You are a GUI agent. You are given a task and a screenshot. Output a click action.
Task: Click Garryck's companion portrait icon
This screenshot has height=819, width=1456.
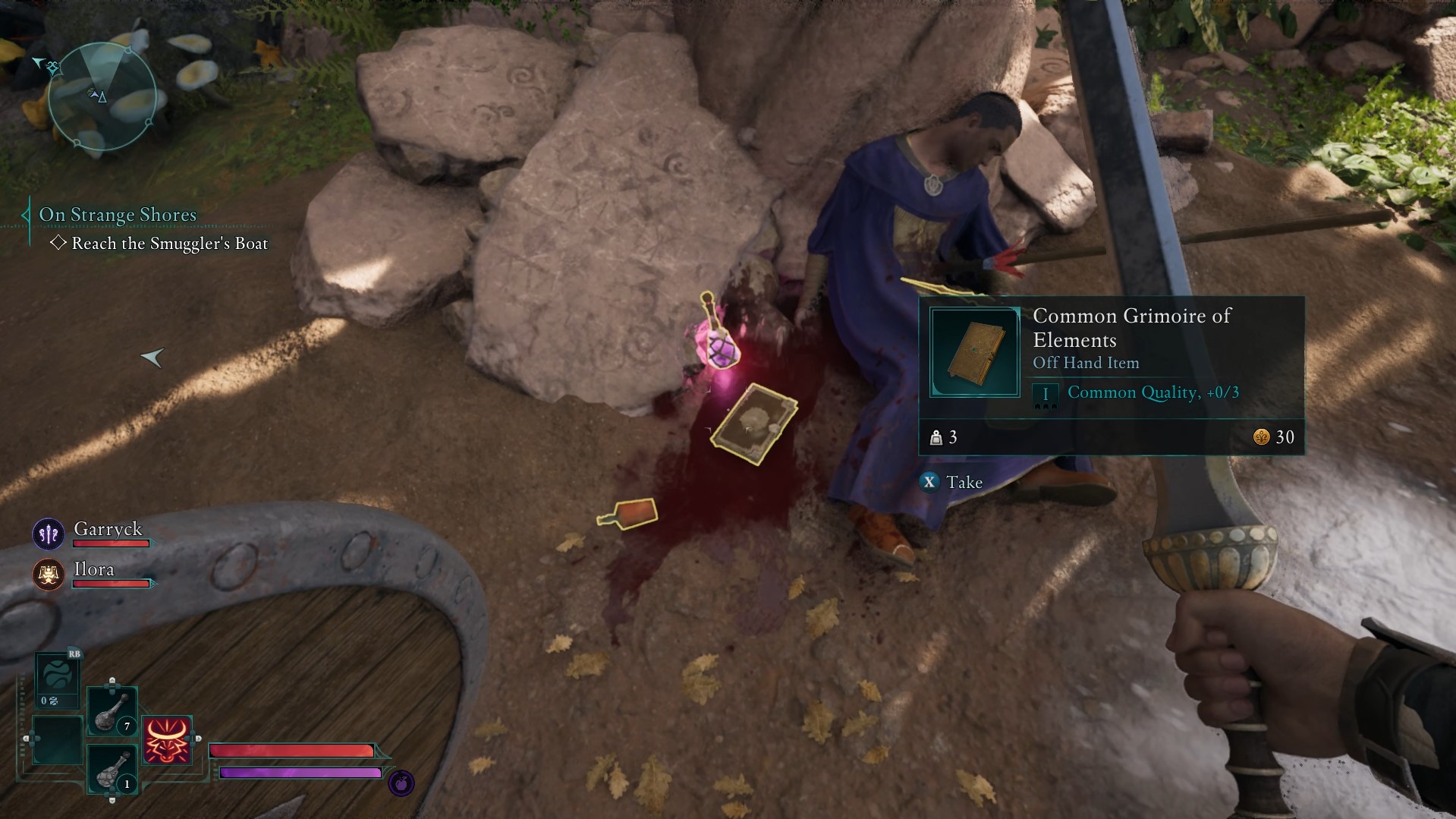47,533
